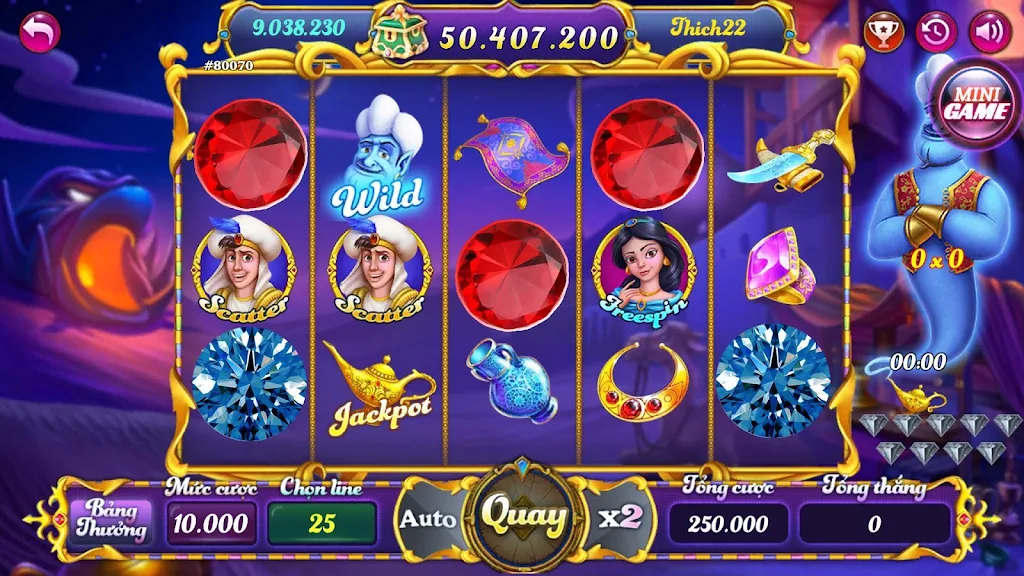Open the jackpot treasure chest

coord(401,34)
